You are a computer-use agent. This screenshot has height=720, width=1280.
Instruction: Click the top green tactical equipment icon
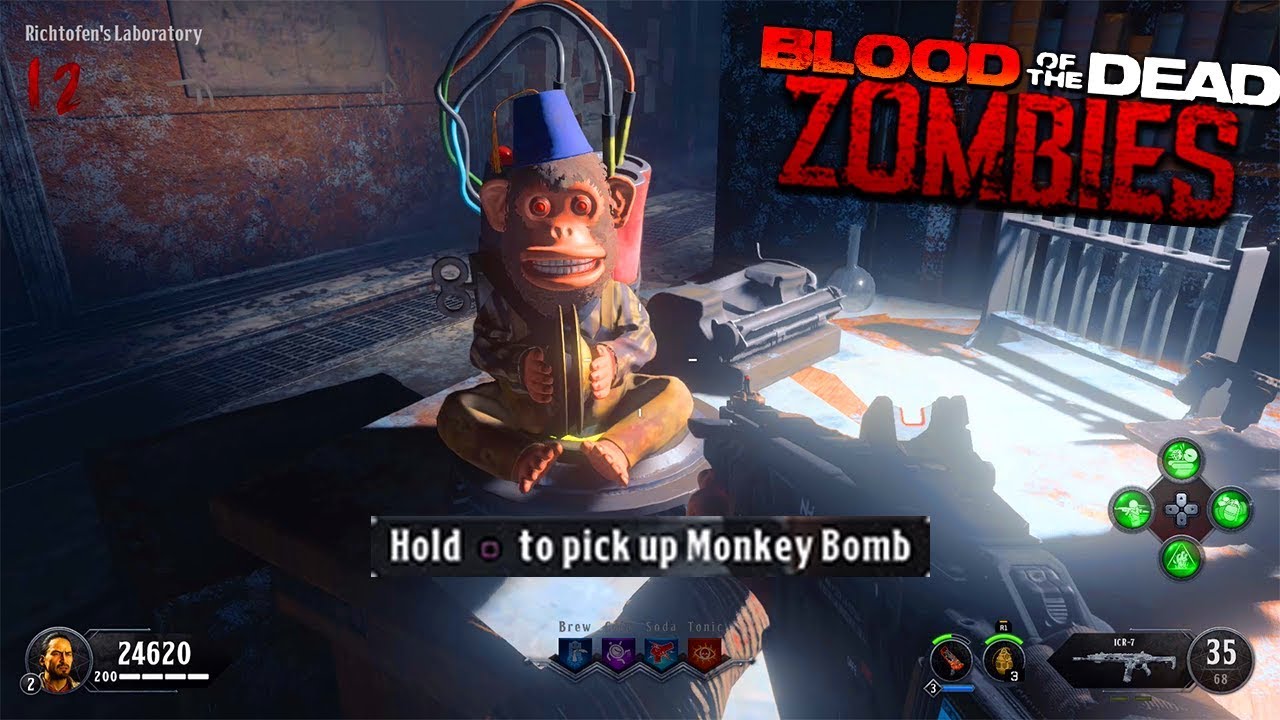1180,458
